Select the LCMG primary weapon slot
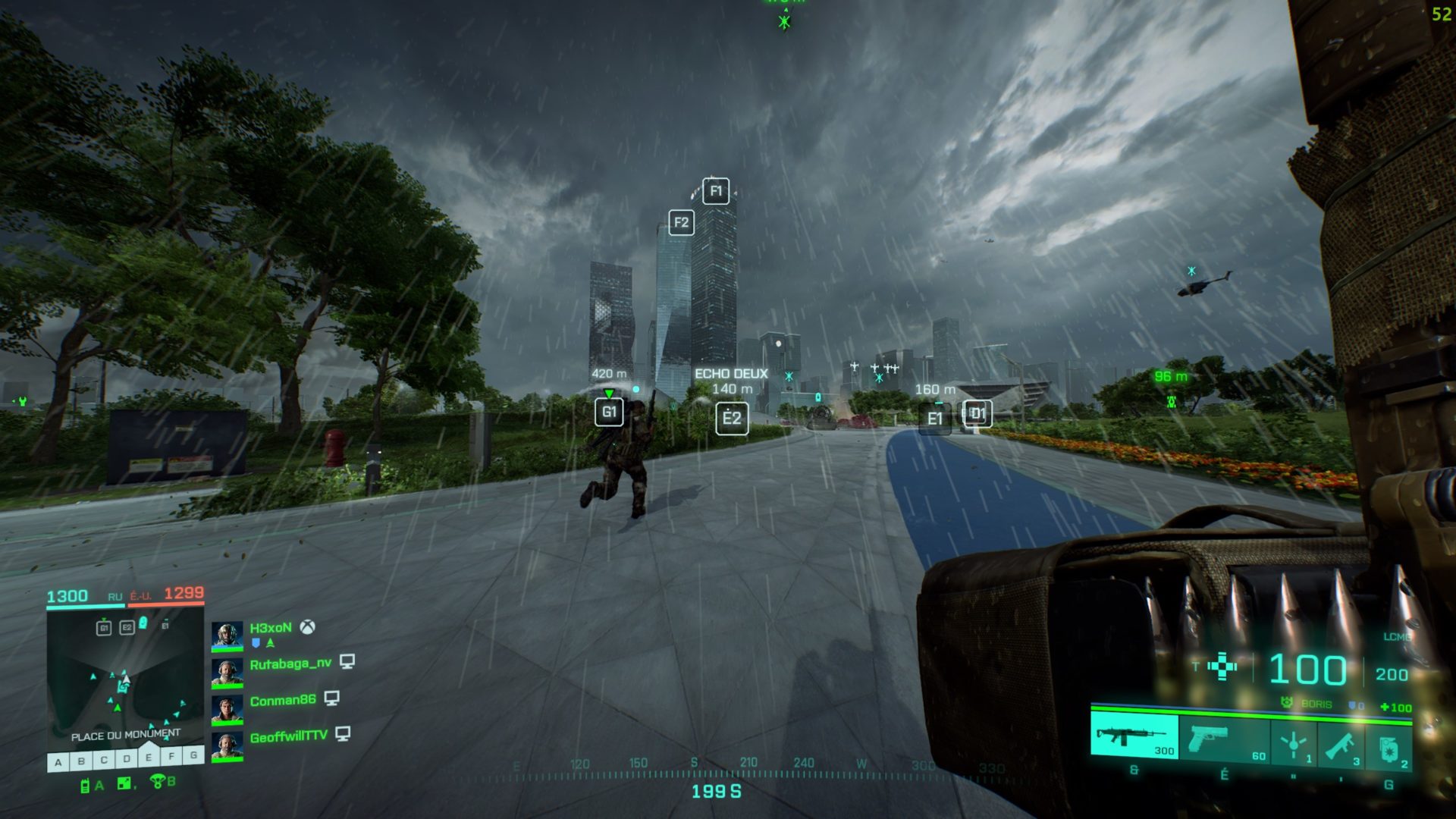This screenshot has width=1456, height=819. 1134,736
